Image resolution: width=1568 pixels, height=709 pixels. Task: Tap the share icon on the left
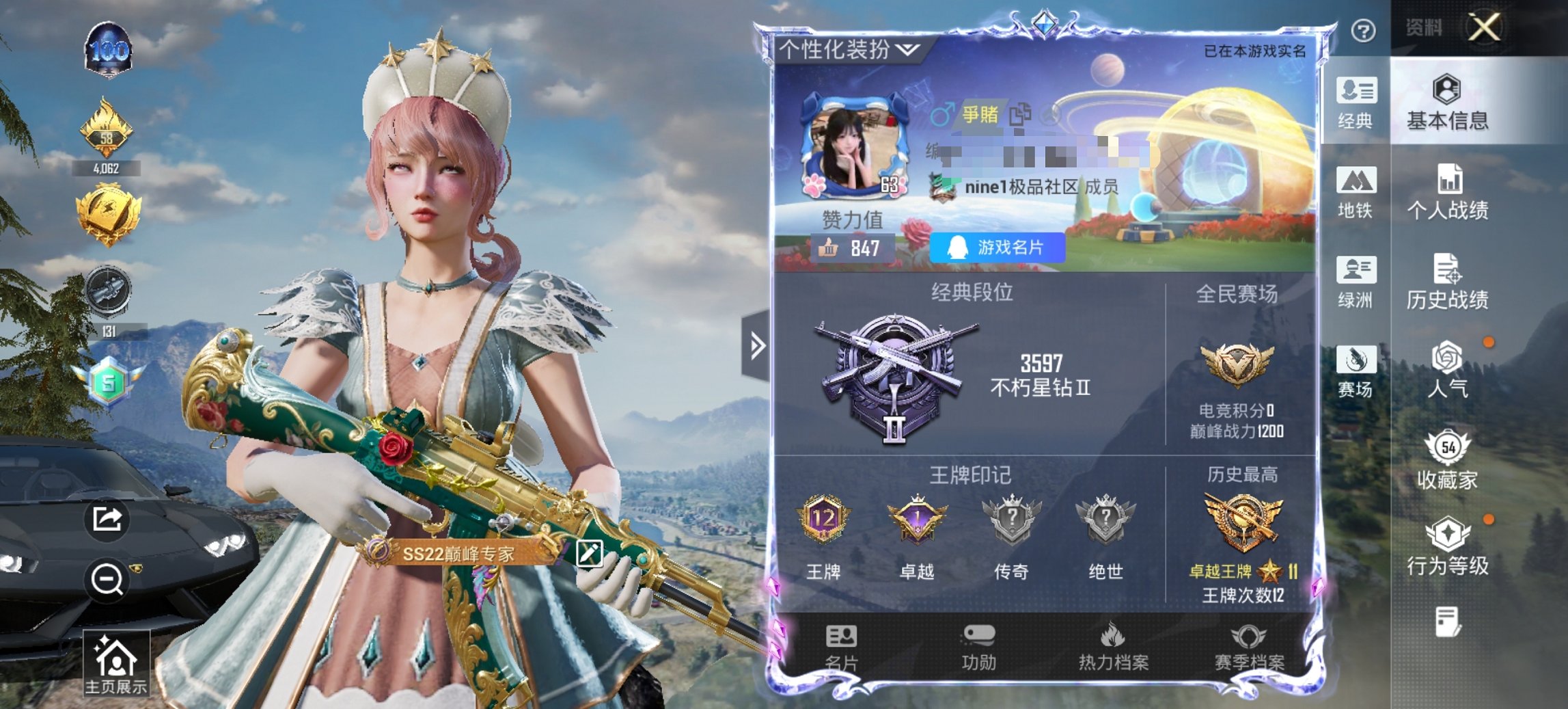tap(108, 519)
